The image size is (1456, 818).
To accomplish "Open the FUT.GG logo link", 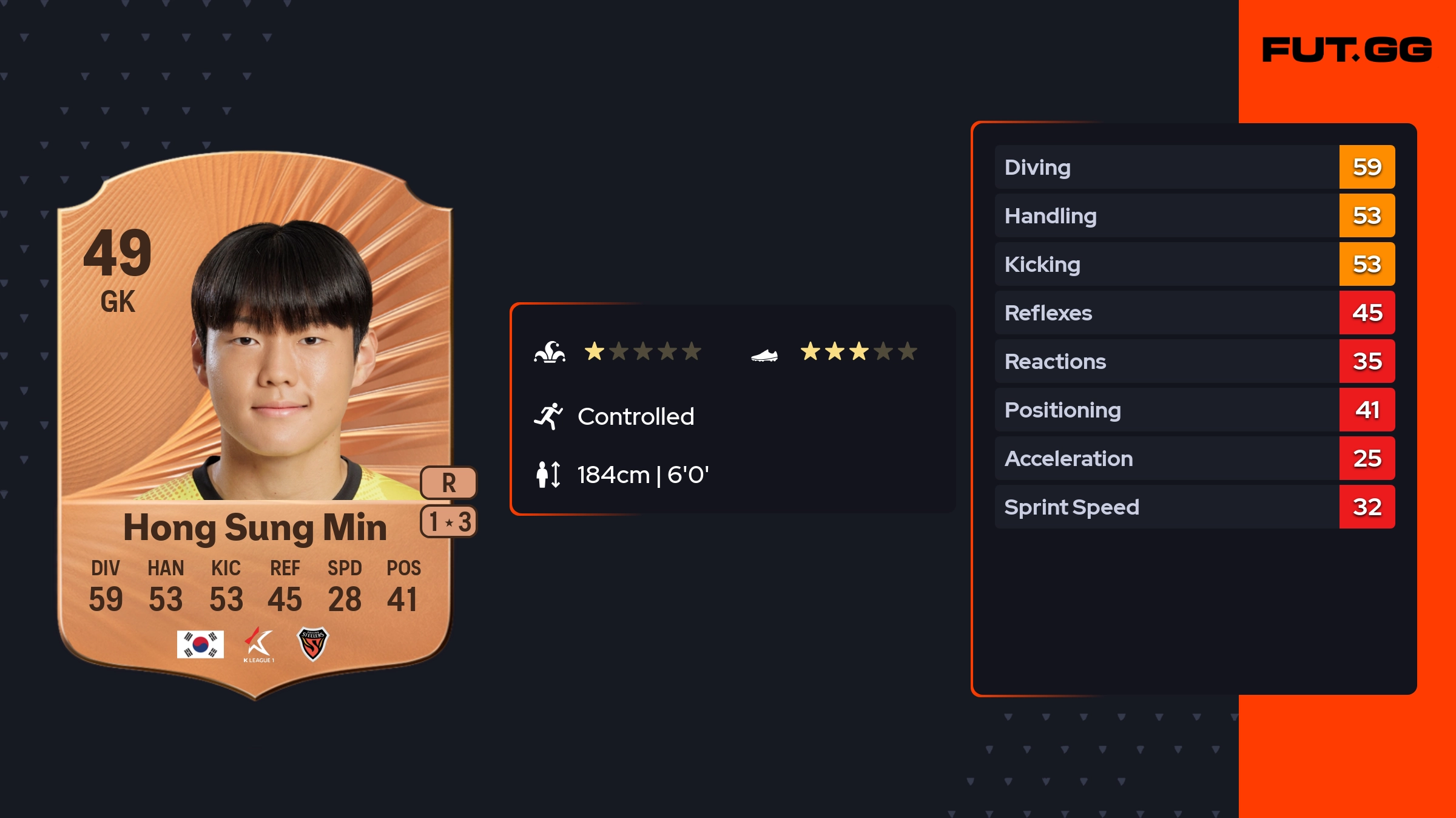I will (1347, 50).
